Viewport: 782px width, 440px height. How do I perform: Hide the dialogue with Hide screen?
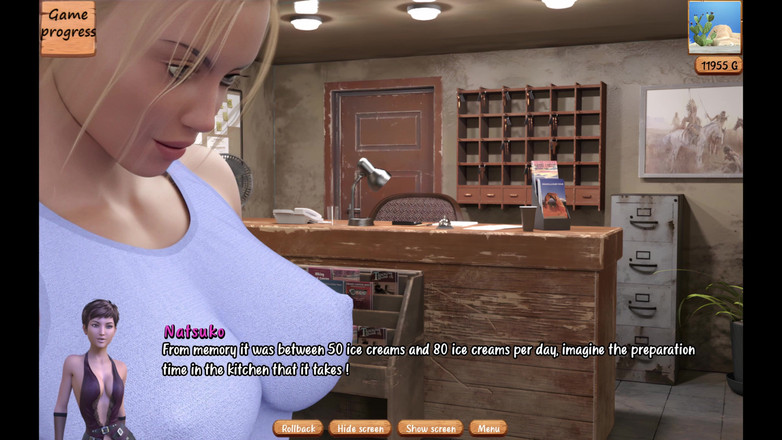pyautogui.click(x=360, y=428)
